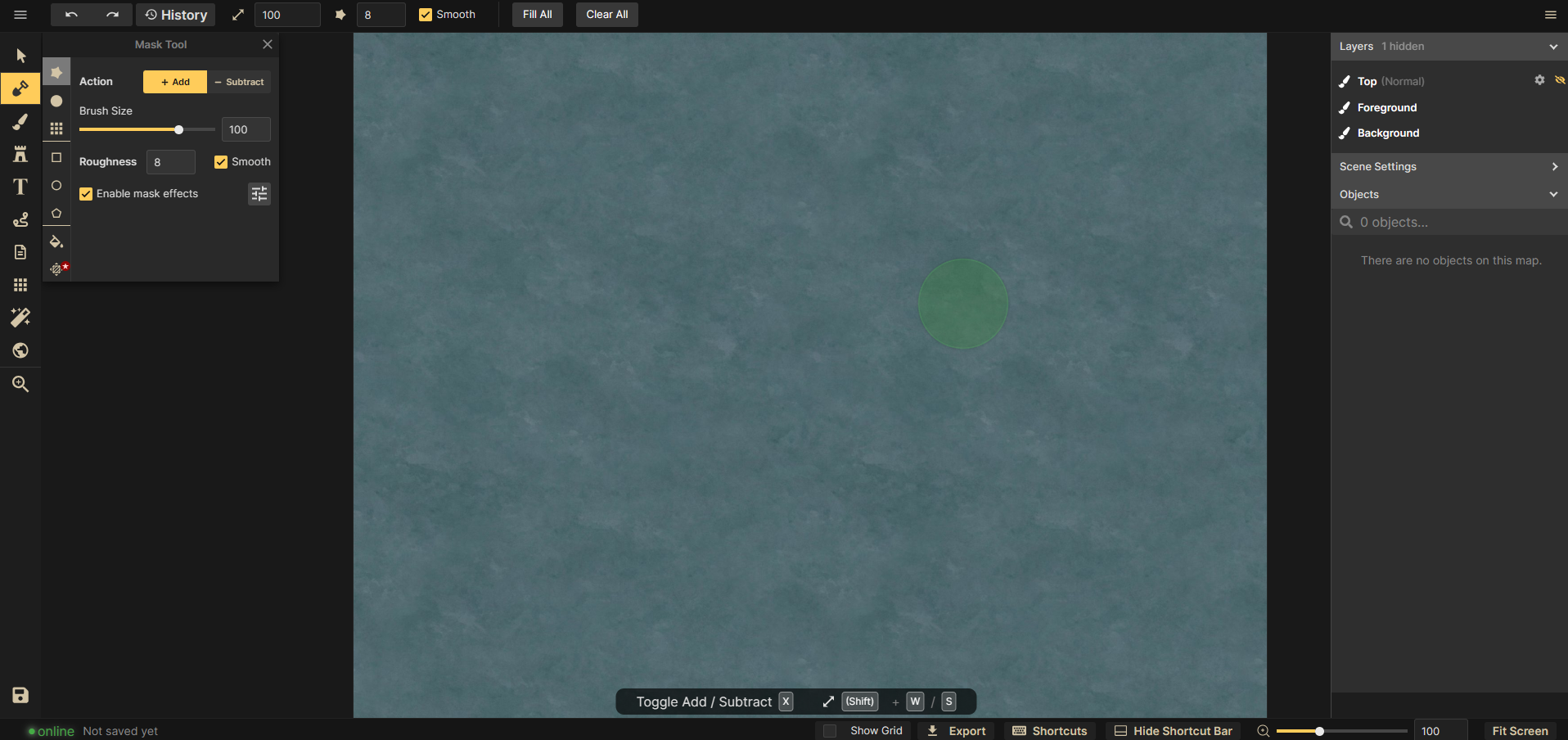Select the Foreground layer

click(x=1386, y=107)
